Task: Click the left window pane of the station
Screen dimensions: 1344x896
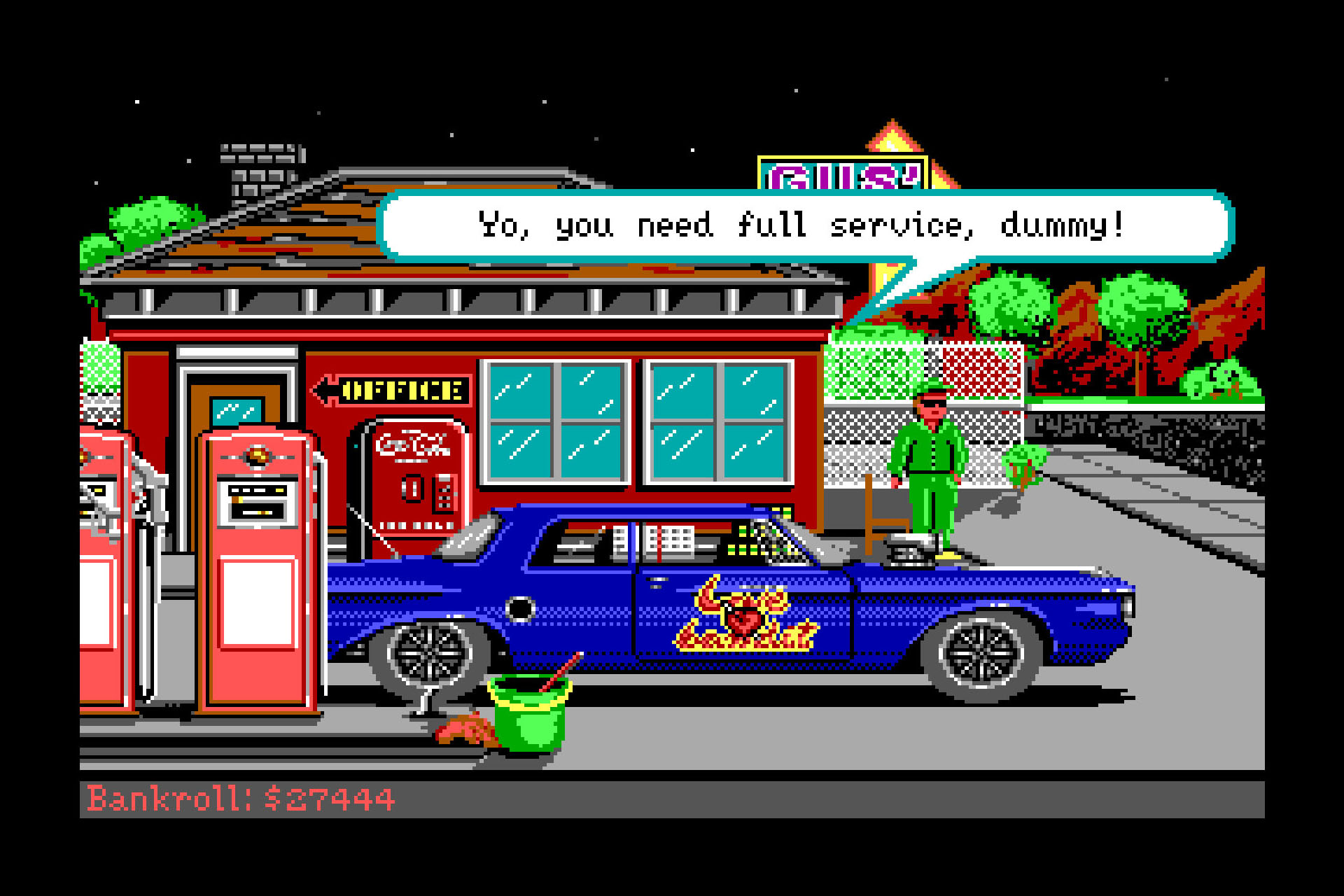Action: click(x=556, y=420)
